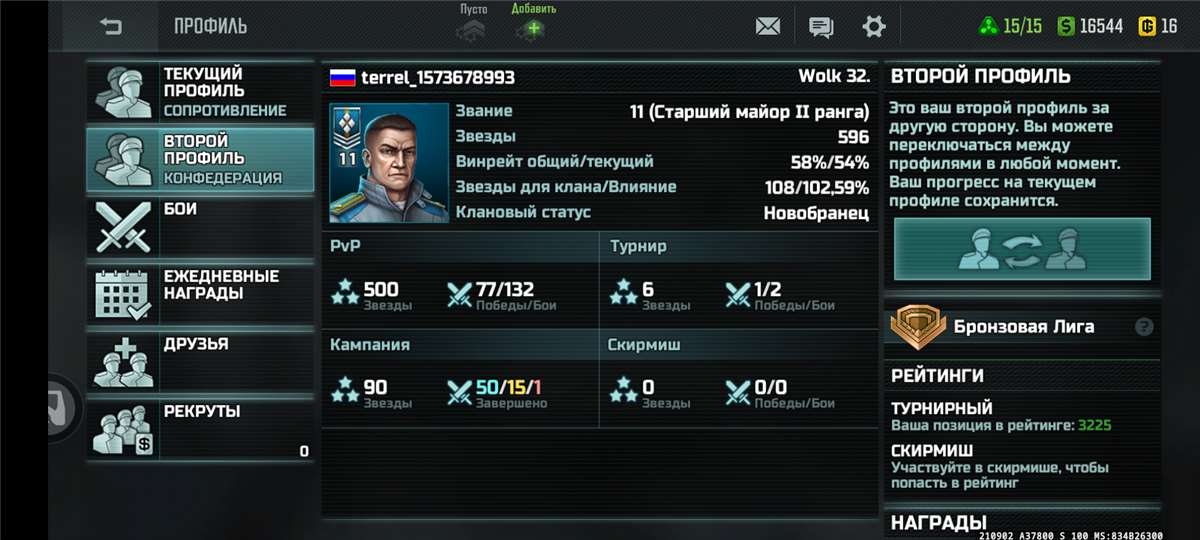Open Ежедневные награды section
1200x540 pixels.
pyautogui.click(x=200, y=294)
